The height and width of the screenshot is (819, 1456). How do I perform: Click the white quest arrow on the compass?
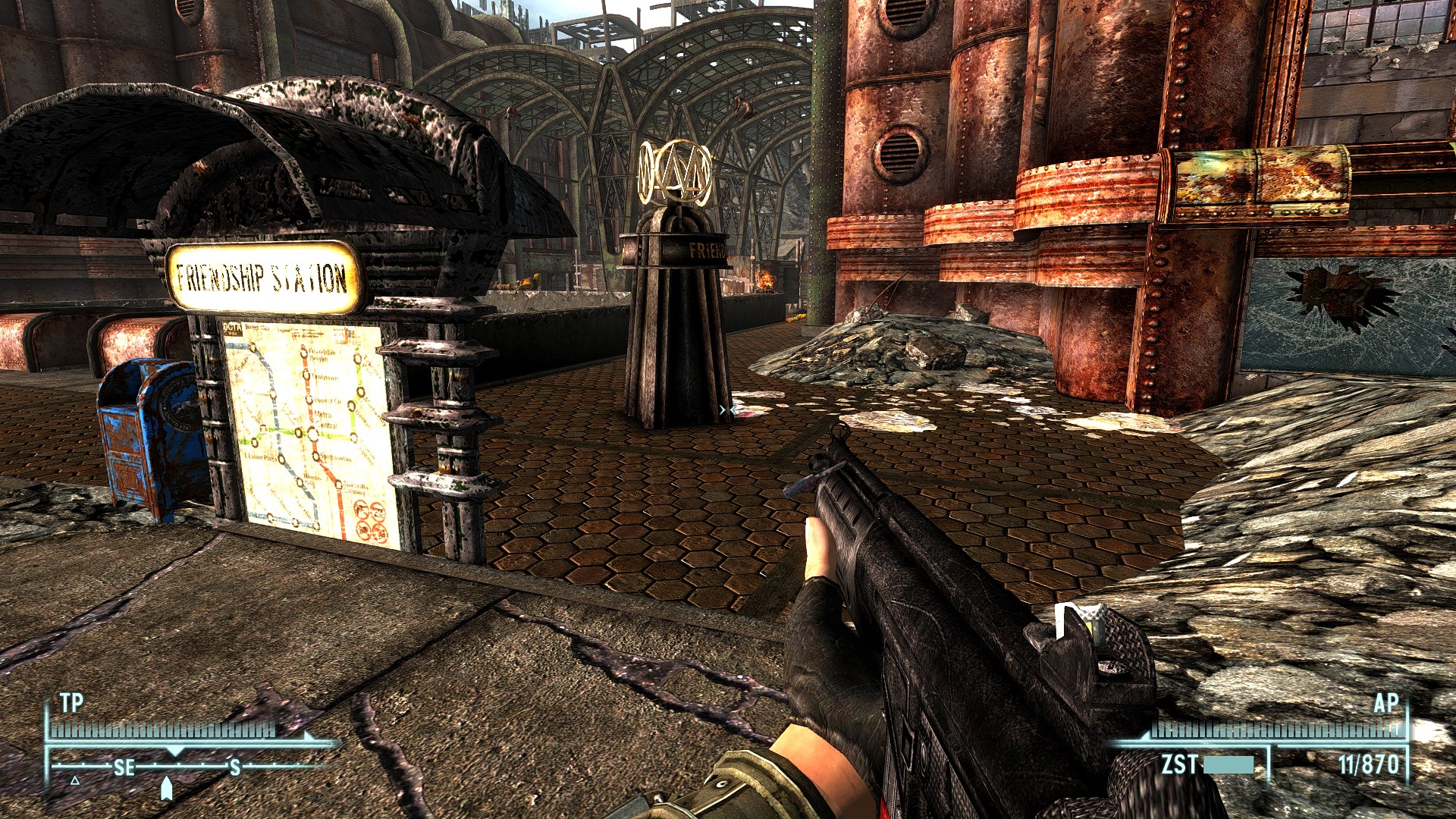point(168,789)
